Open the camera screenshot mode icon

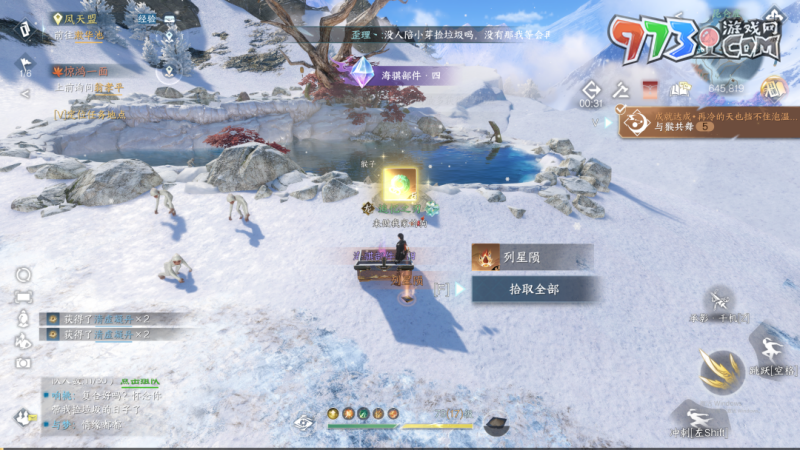23,362
